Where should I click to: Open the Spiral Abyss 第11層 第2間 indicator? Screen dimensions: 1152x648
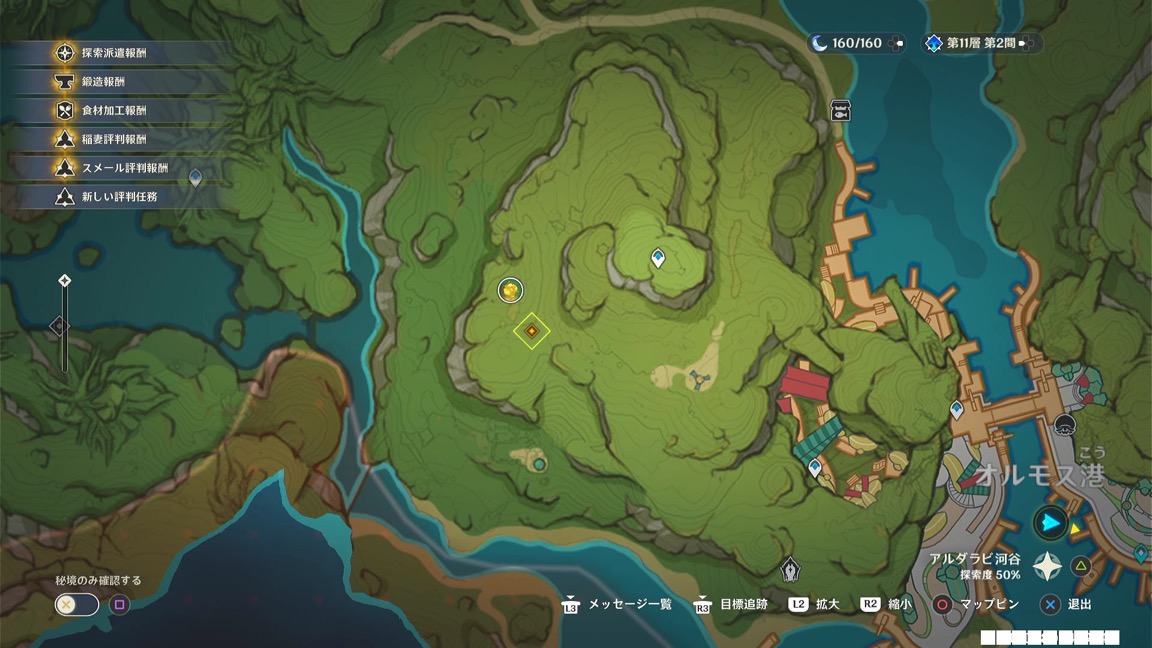point(980,43)
